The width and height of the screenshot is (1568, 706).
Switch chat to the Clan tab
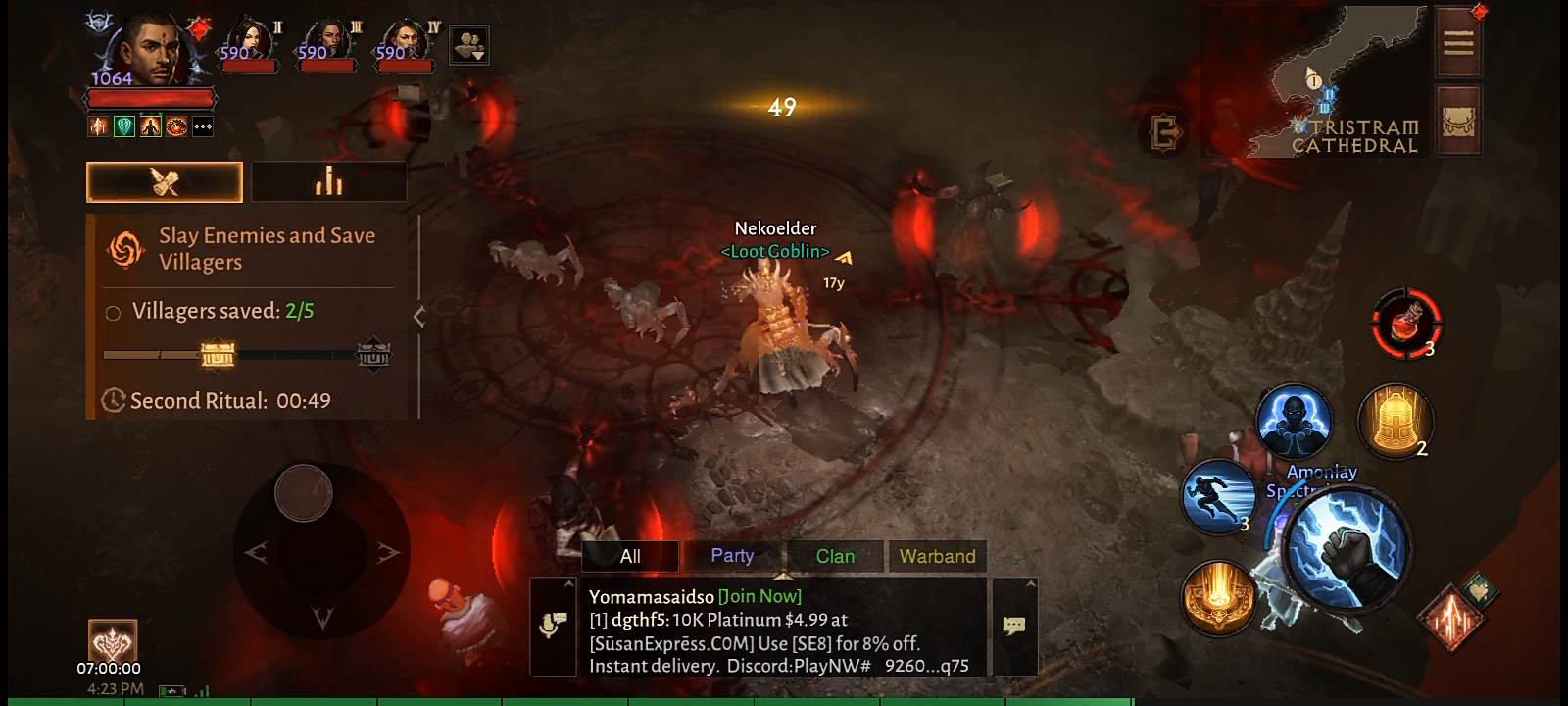coord(835,556)
